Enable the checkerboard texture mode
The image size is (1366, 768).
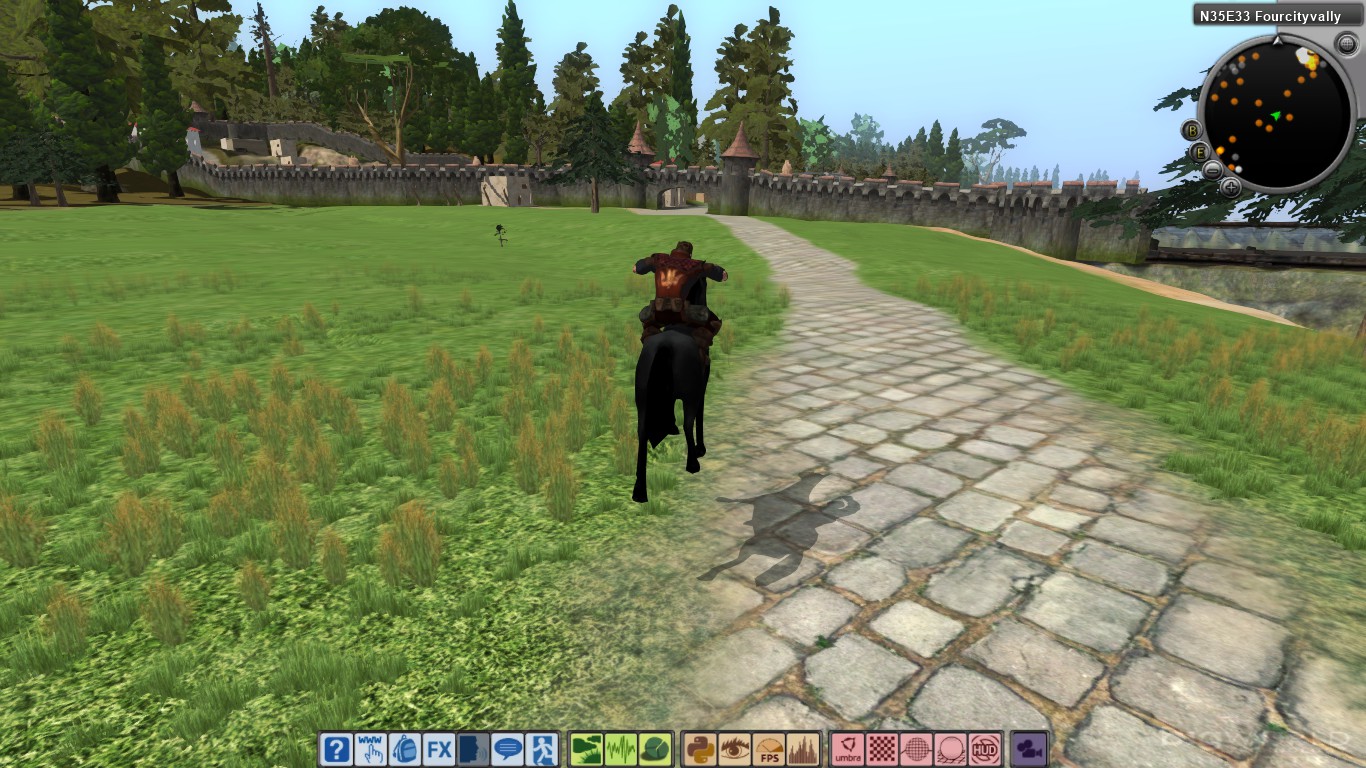pos(882,749)
